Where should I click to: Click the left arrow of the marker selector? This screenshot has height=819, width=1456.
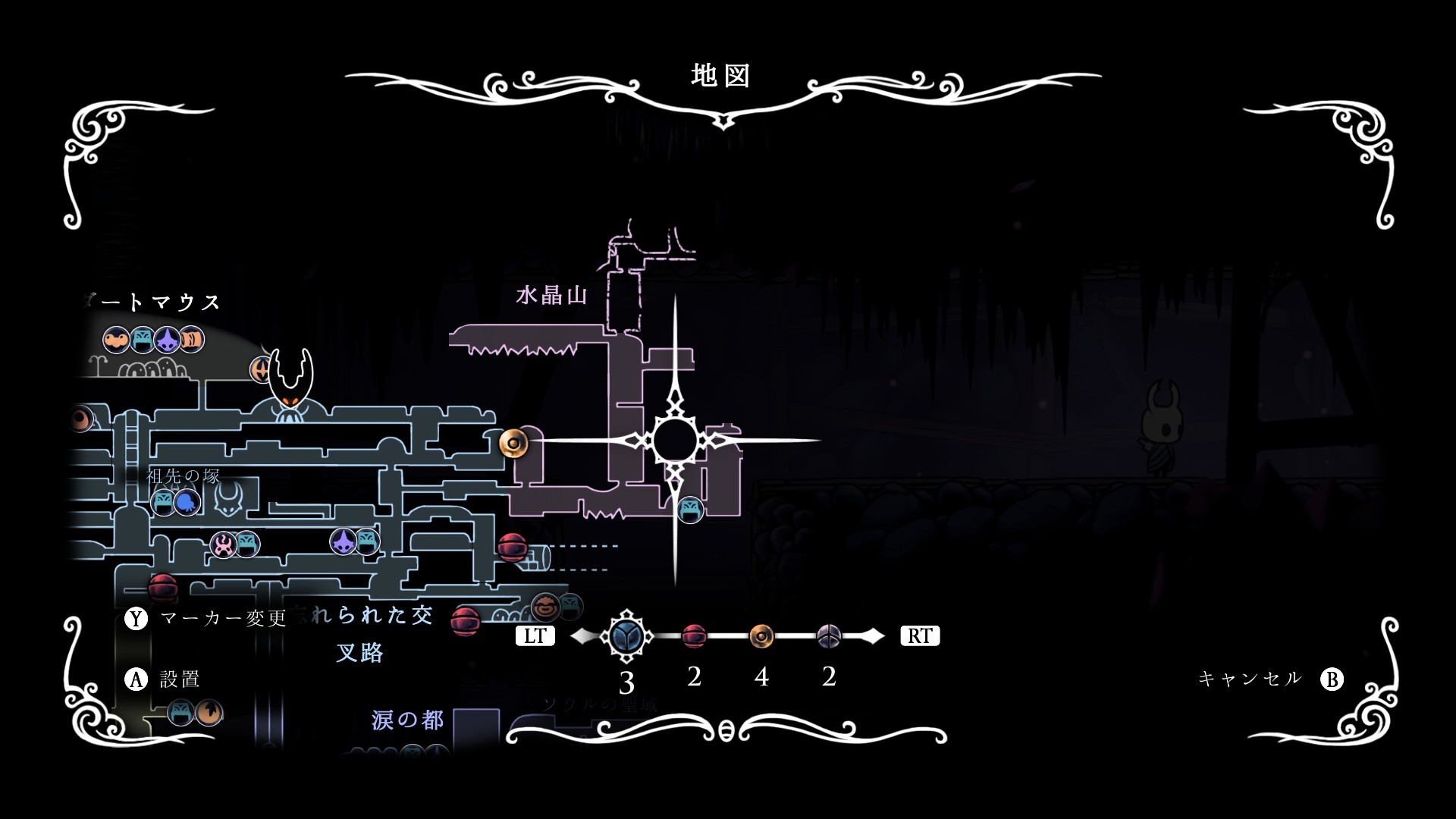(582, 636)
